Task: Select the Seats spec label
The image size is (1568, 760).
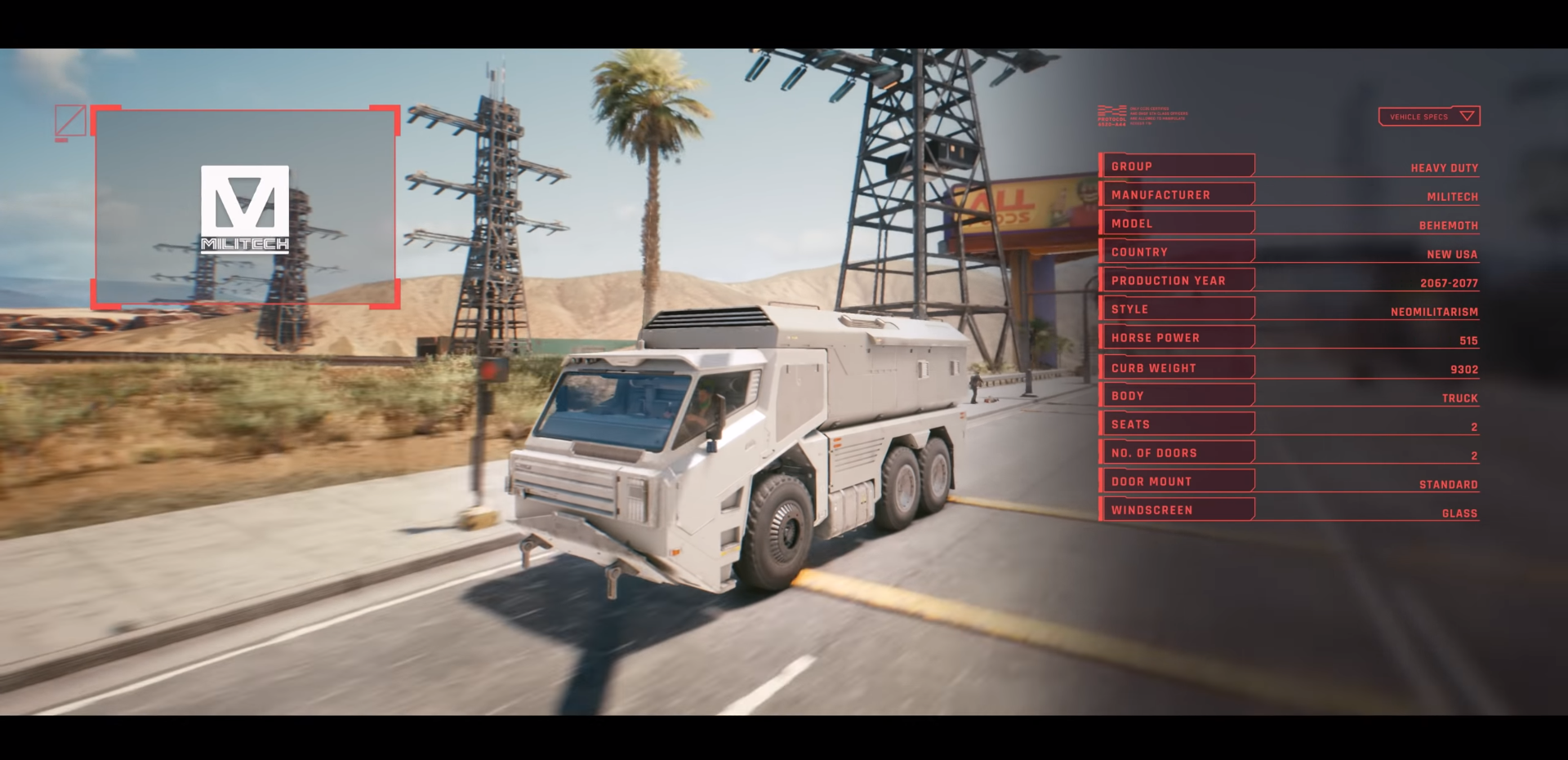Action: coord(1130,424)
